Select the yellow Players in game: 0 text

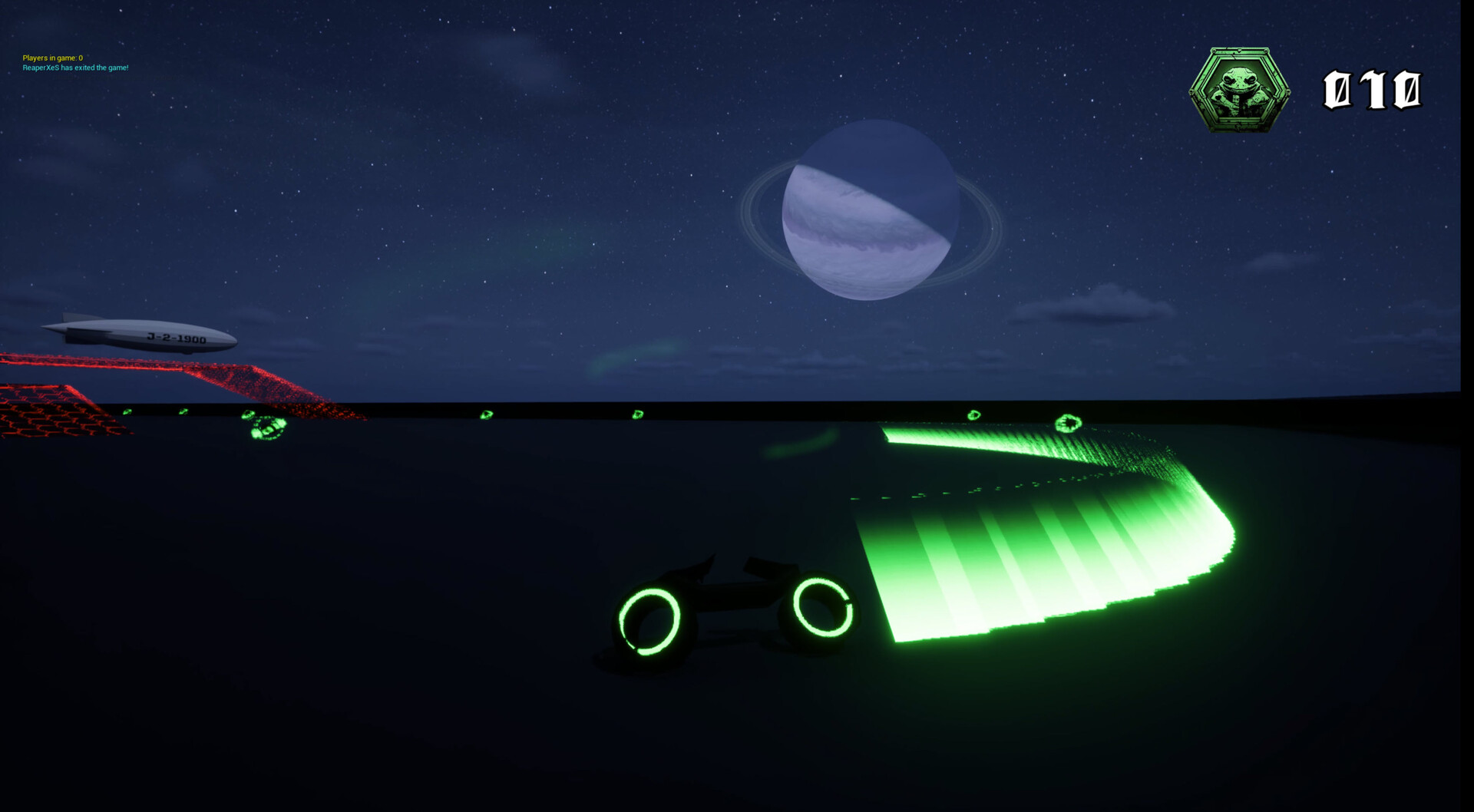pyautogui.click(x=52, y=57)
